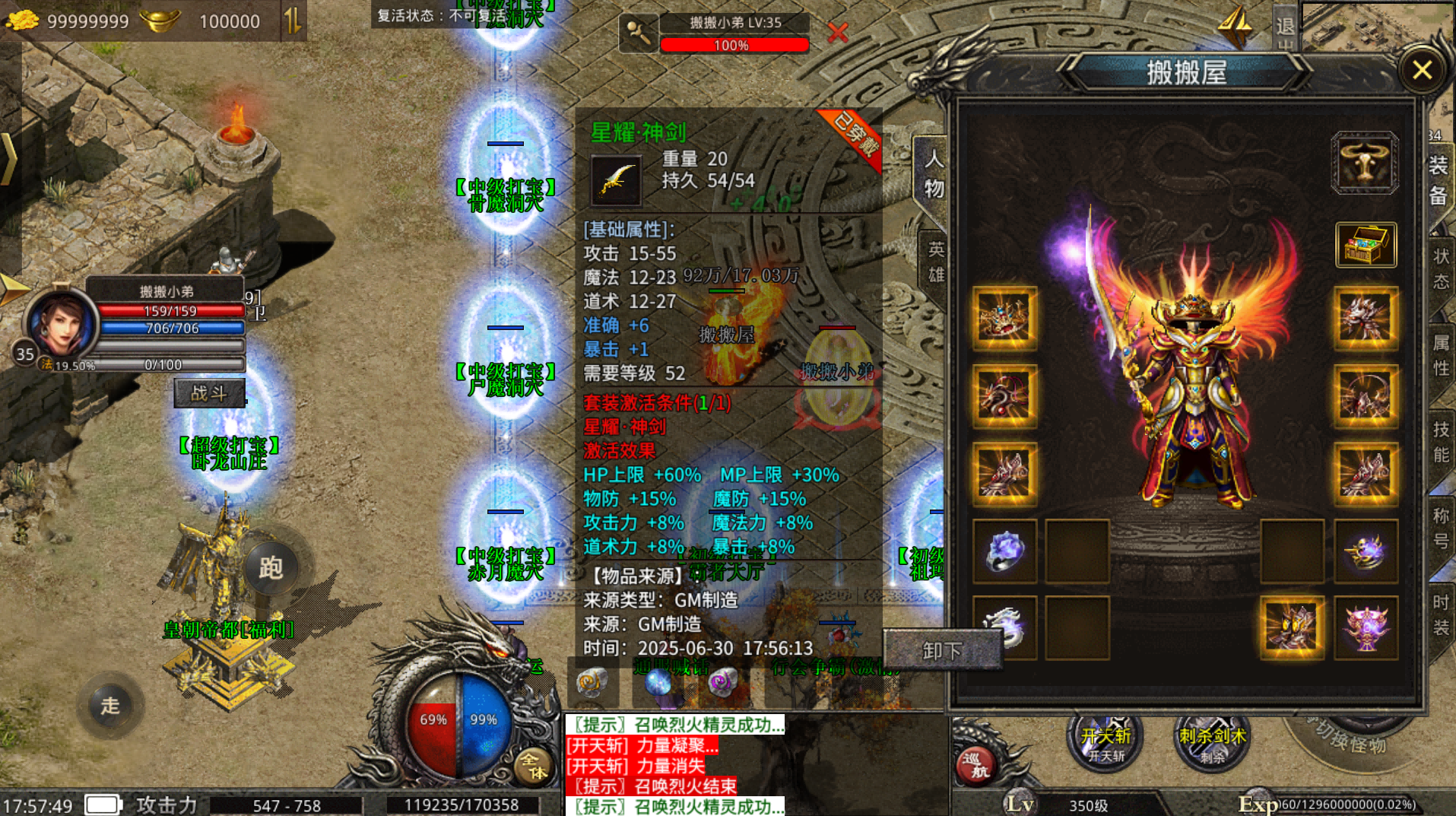The image size is (1456, 816).
Task: Open the treasure chest icon
Action: (1366, 245)
